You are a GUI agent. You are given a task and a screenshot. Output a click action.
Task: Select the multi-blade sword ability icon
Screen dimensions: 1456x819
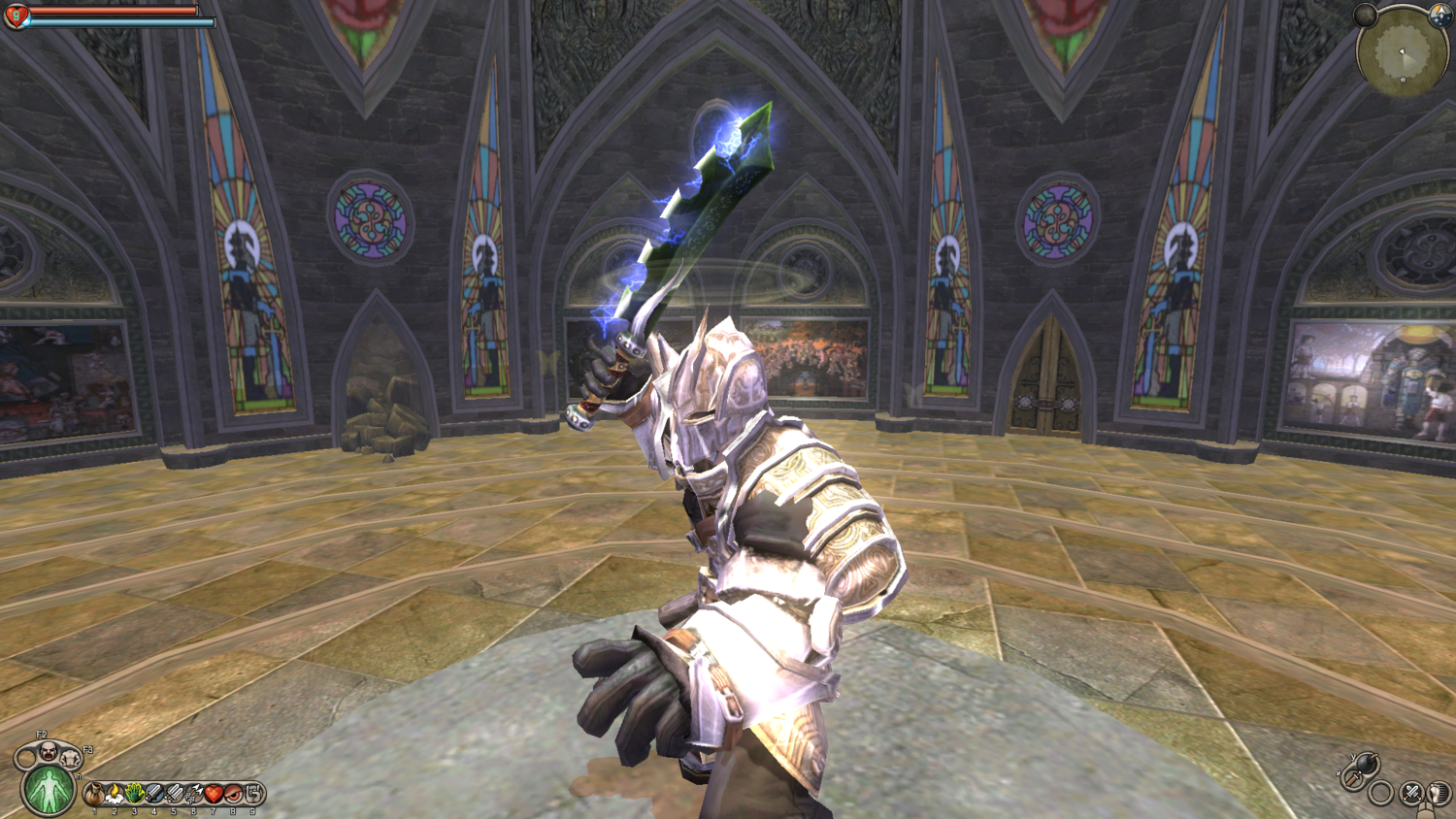point(175,795)
